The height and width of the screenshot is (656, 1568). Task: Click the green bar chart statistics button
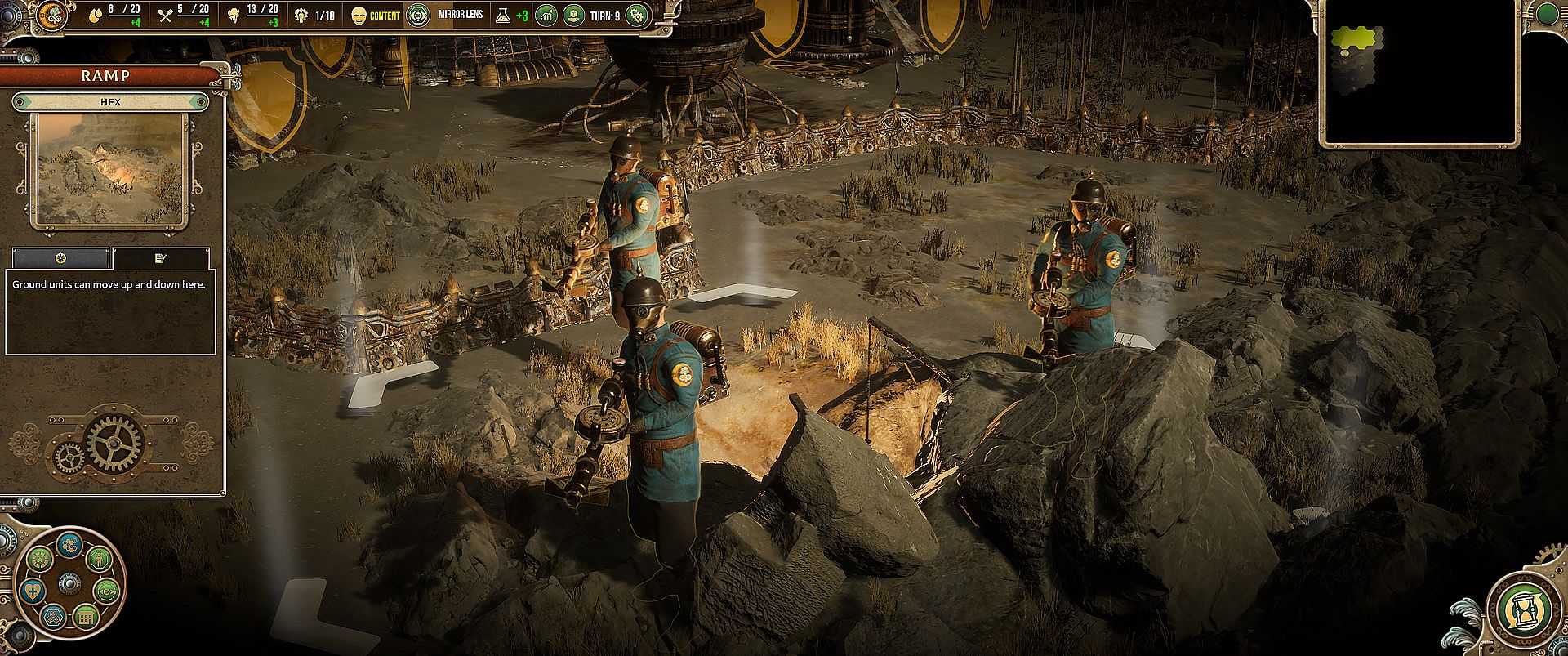tap(546, 15)
